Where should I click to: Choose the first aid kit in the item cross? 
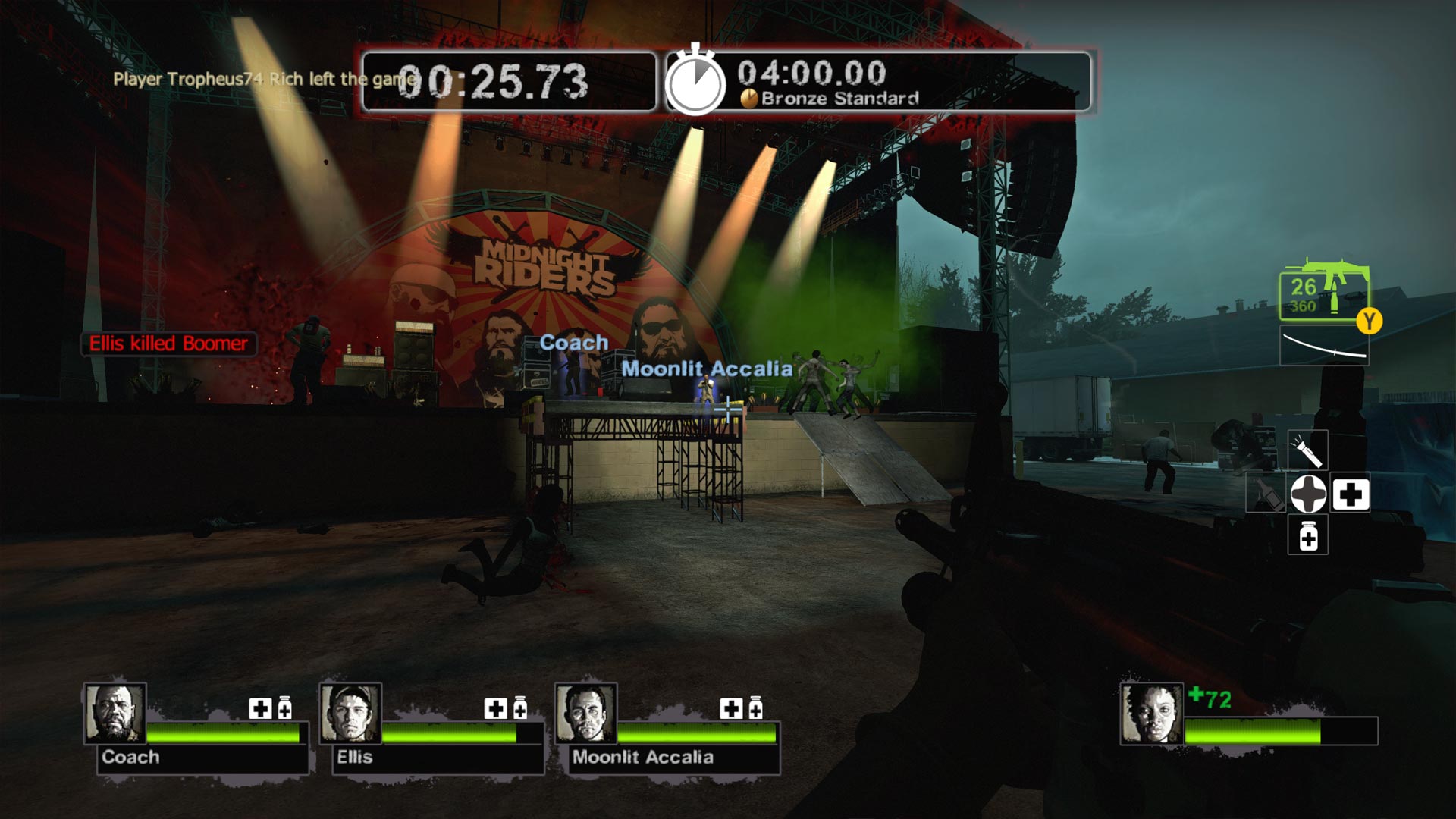[x=1351, y=494]
